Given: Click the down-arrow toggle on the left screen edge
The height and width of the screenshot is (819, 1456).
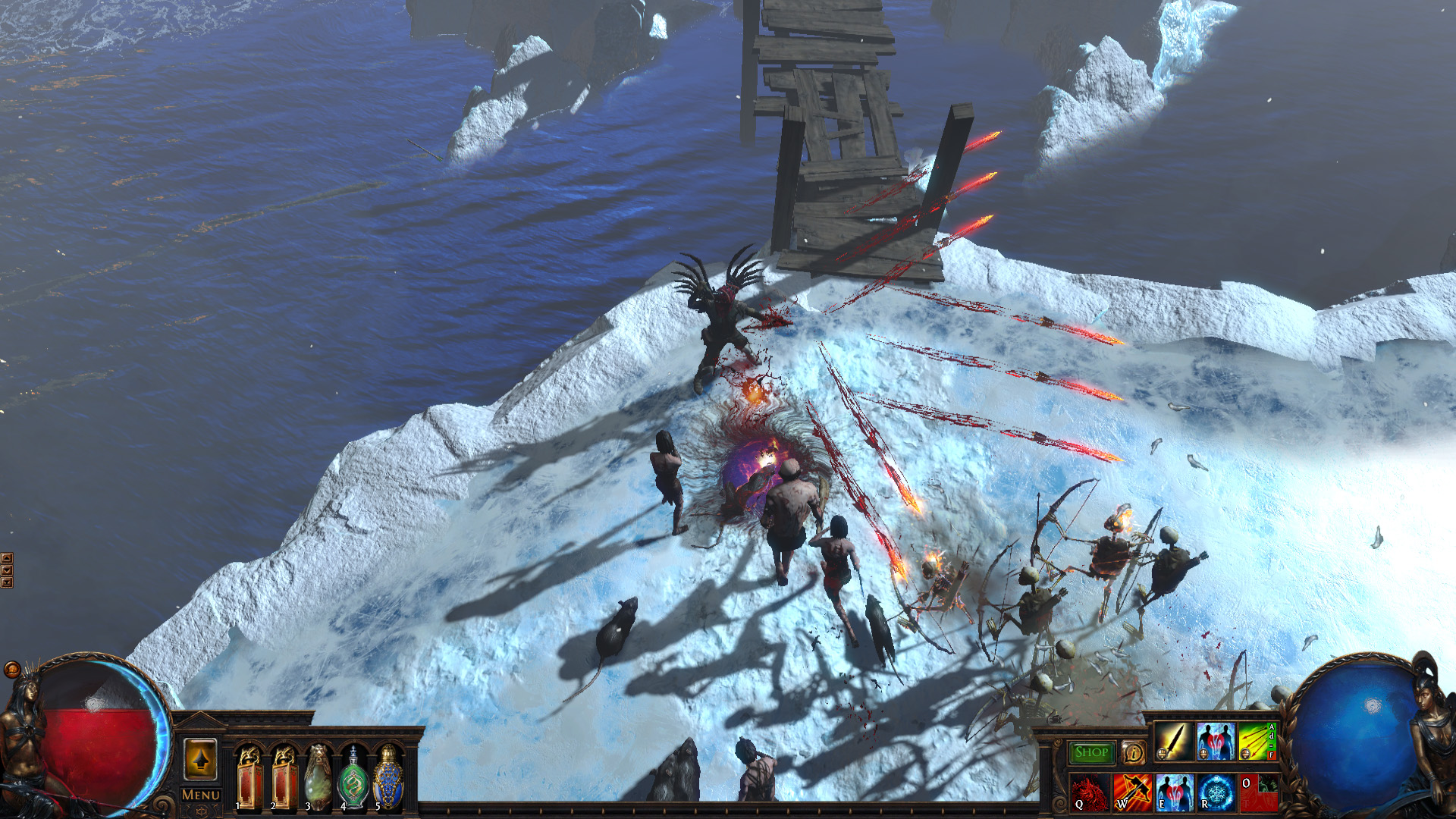Looking at the screenshot, I should tap(7, 570).
